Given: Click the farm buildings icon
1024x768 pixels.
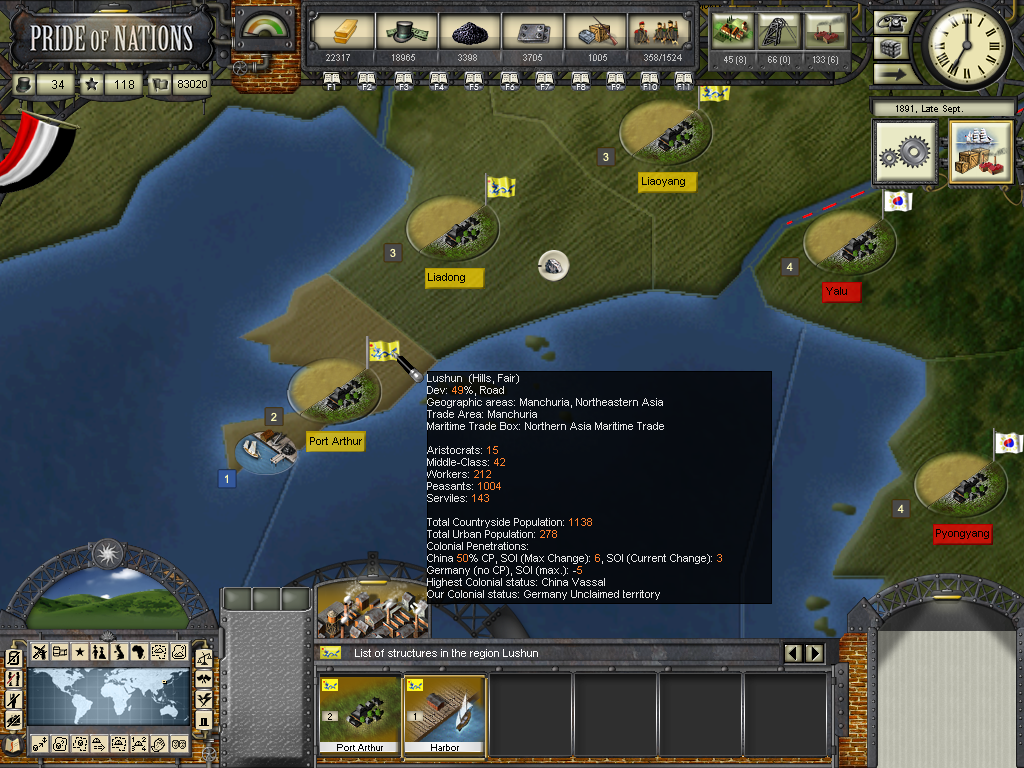Looking at the screenshot, I should [x=731, y=31].
